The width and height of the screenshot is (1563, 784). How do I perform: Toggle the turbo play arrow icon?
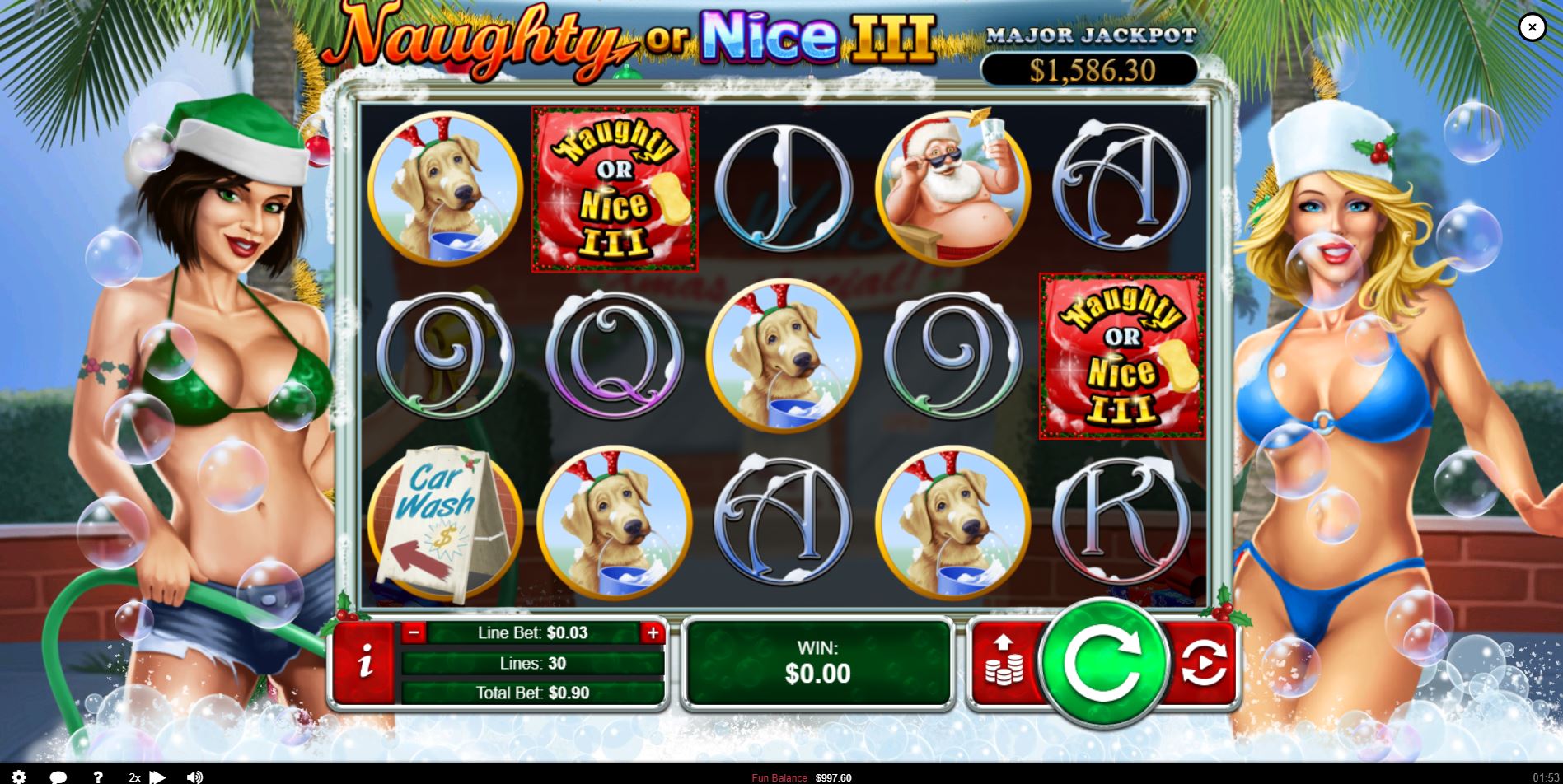(158, 777)
